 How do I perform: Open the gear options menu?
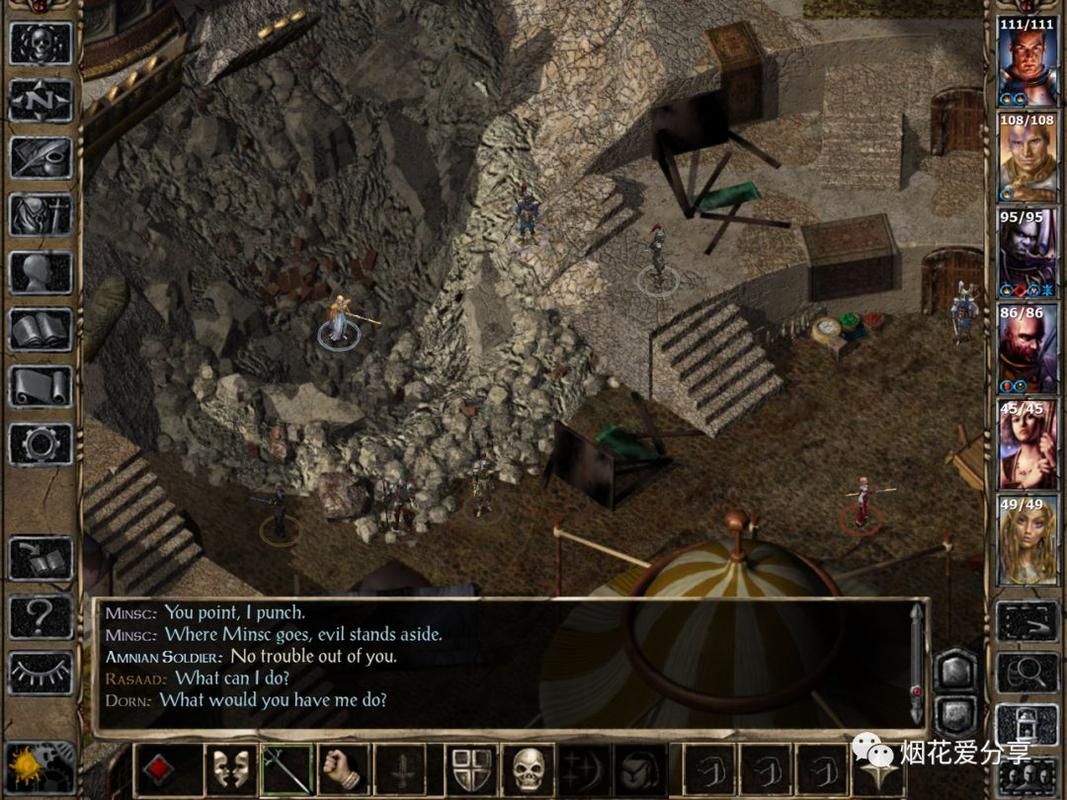click(41, 442)
